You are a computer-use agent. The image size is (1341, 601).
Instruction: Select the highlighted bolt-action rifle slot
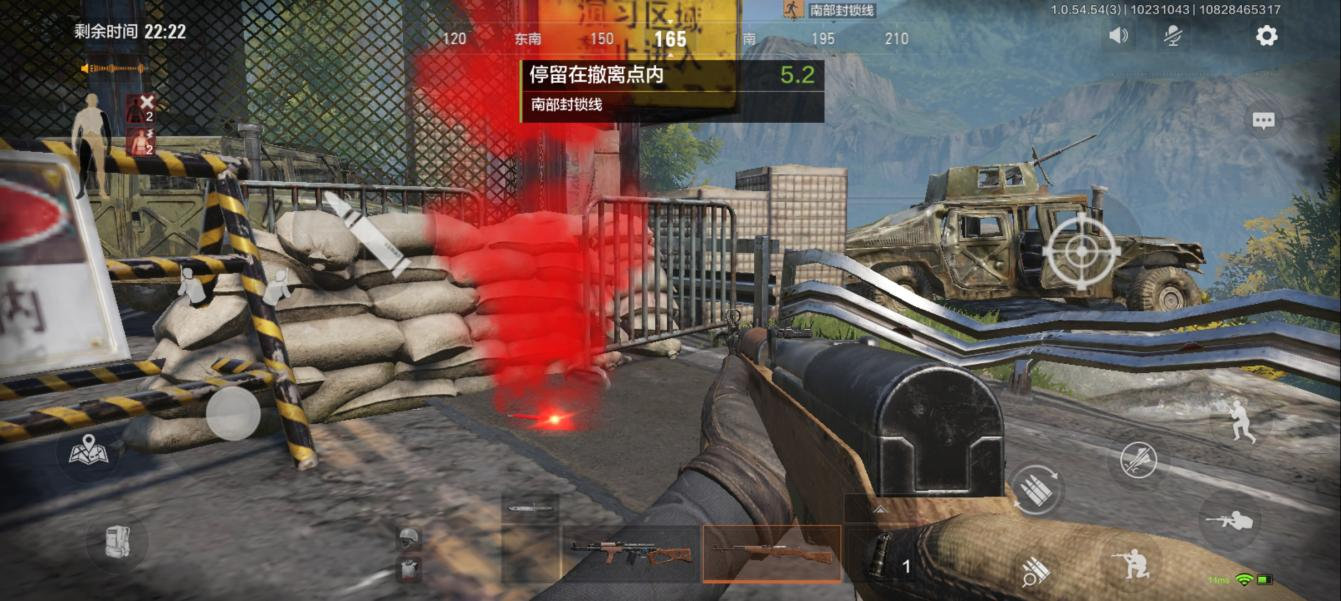pos(771,553)
